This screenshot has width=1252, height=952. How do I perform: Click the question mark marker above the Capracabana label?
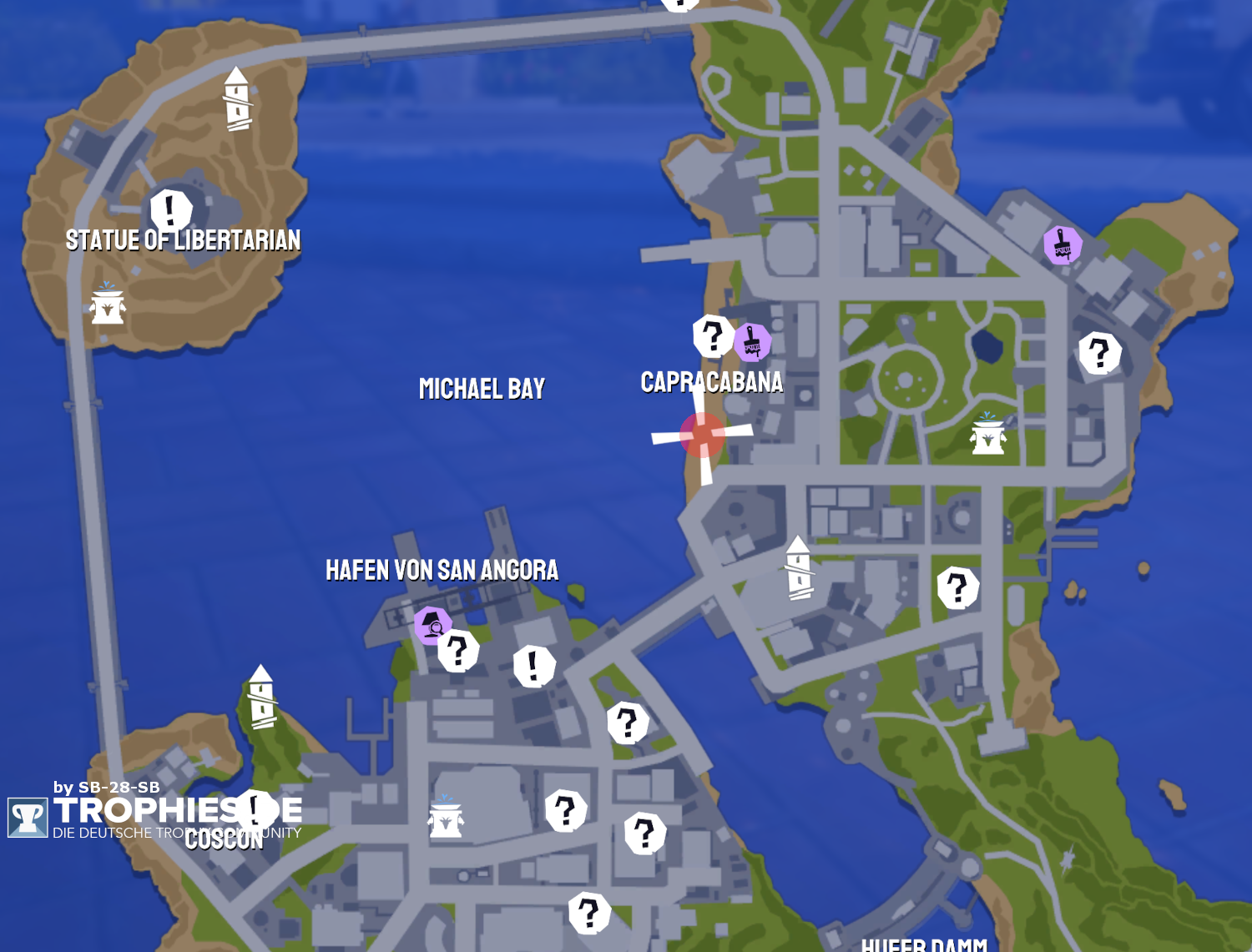coord(712,336)
